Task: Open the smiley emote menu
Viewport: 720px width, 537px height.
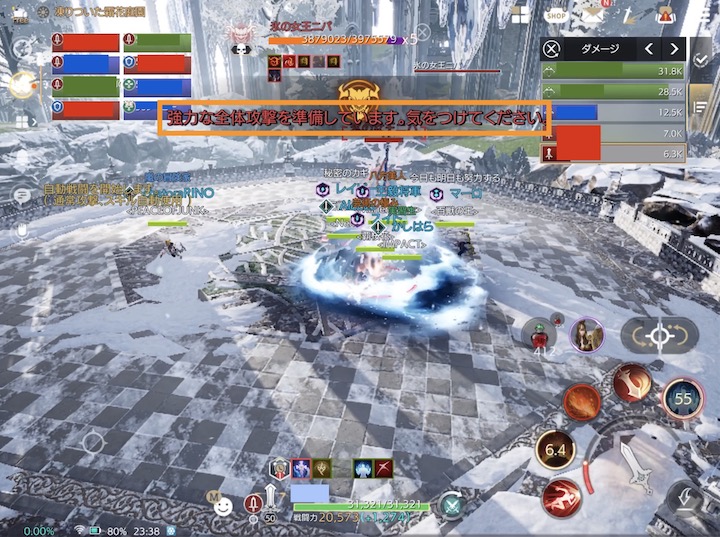Action: [x=224, y=507]
